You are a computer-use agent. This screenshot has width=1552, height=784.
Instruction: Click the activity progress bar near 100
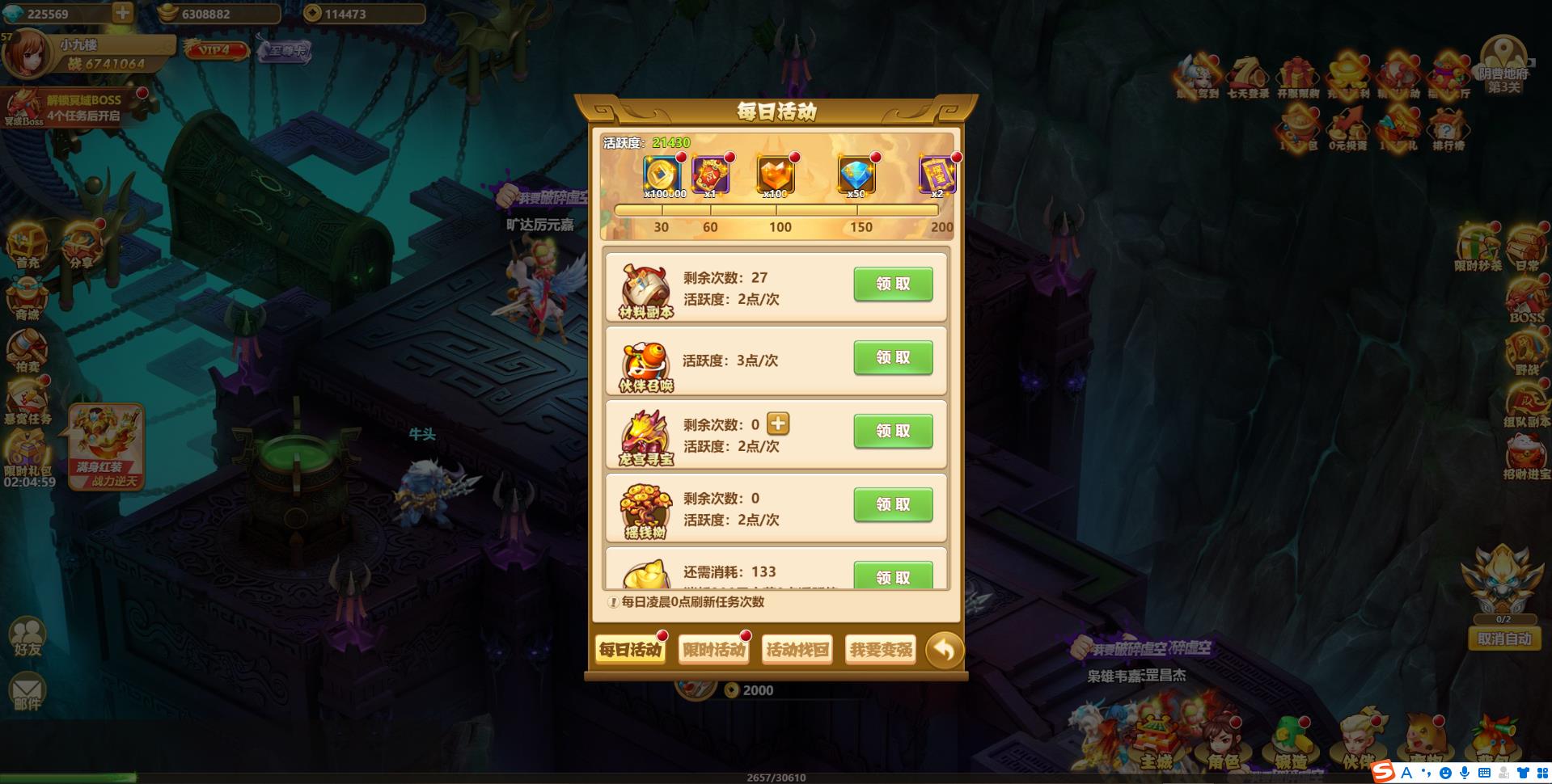[780, 210]
